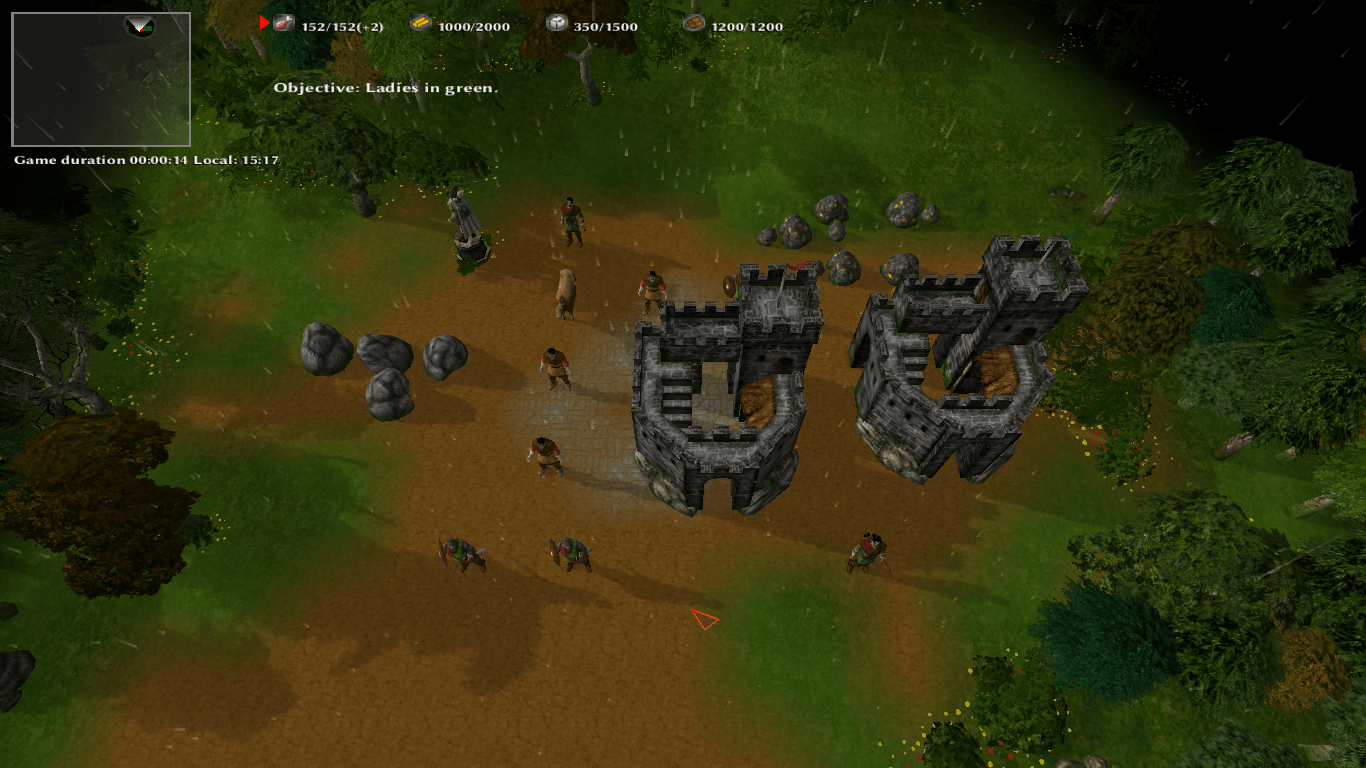Click the gold resource icon
The image size is (1366, 768).
coord(420,23)
